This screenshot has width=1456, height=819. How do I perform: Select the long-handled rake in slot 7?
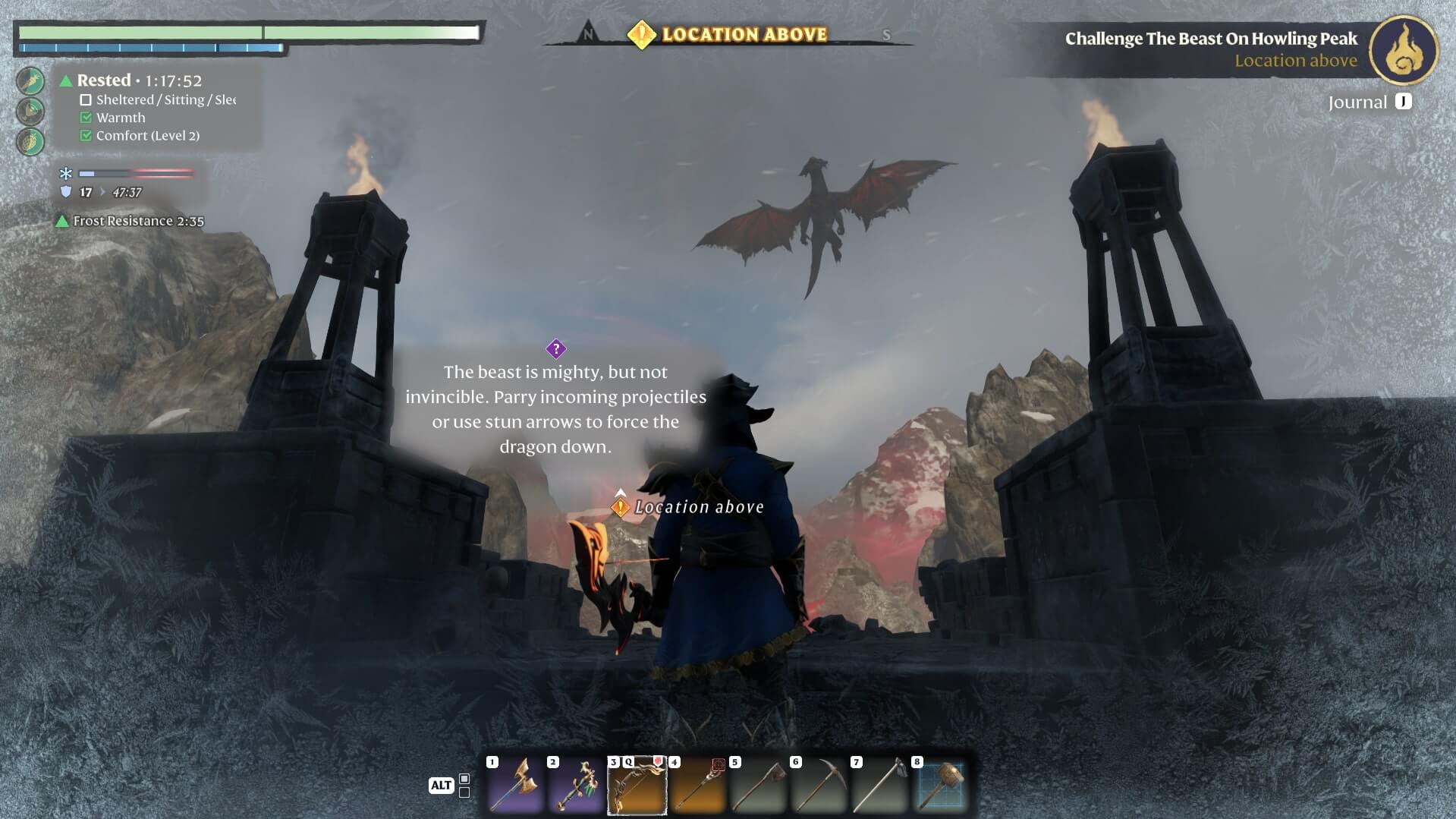pos(879,785)
